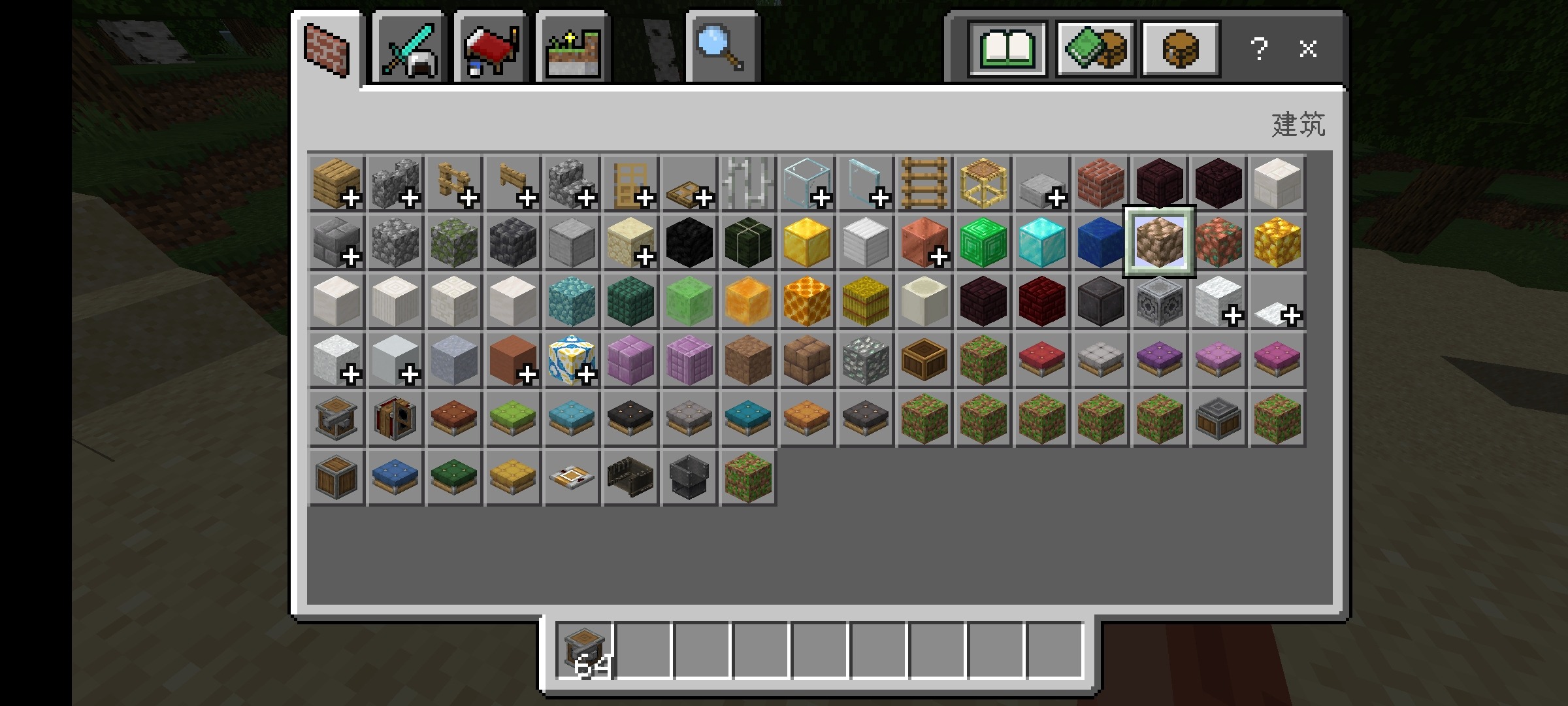
Task: Pick the diamond block item
Action: tap(1042, 243)
